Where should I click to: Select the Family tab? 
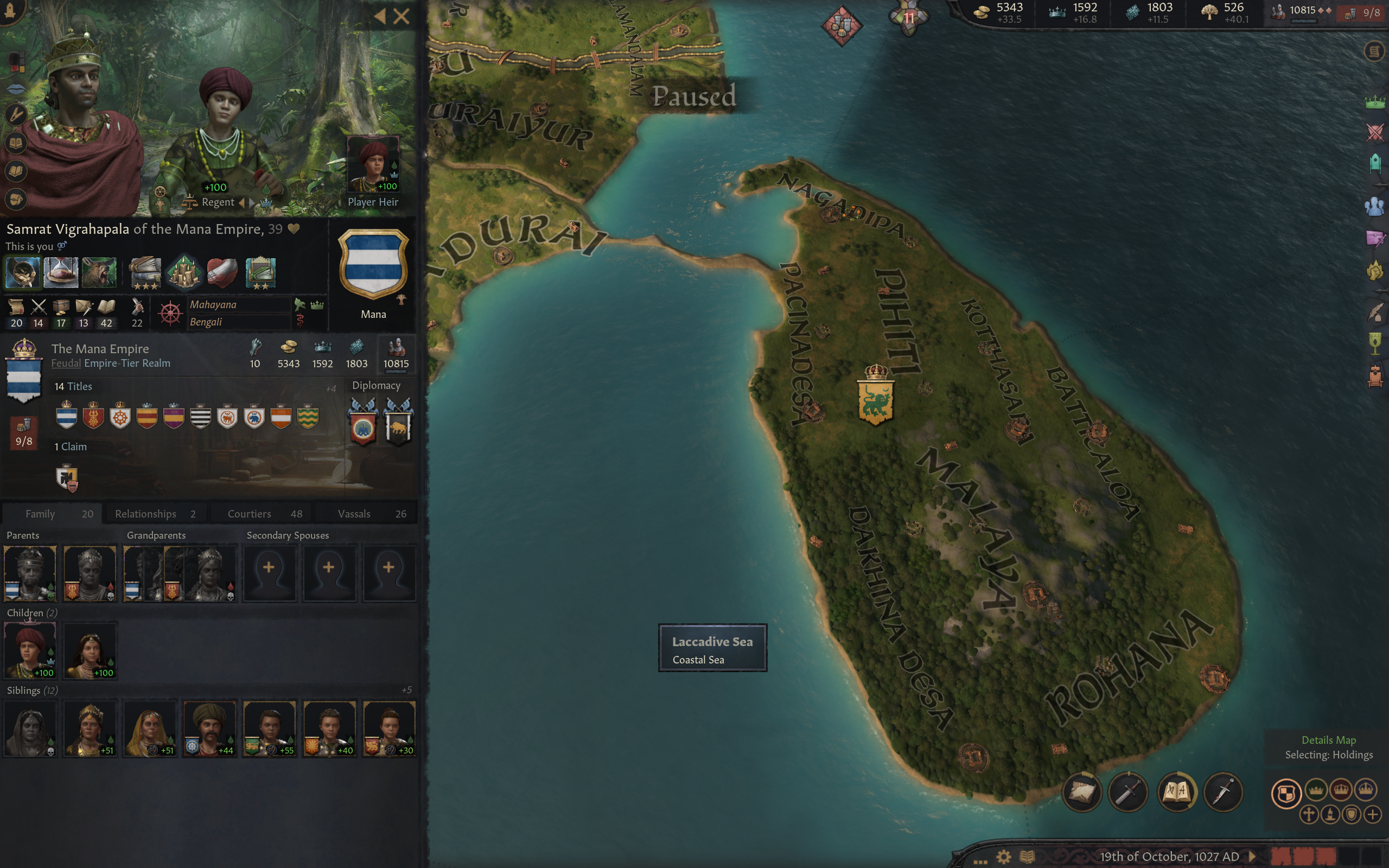(52, 514)
